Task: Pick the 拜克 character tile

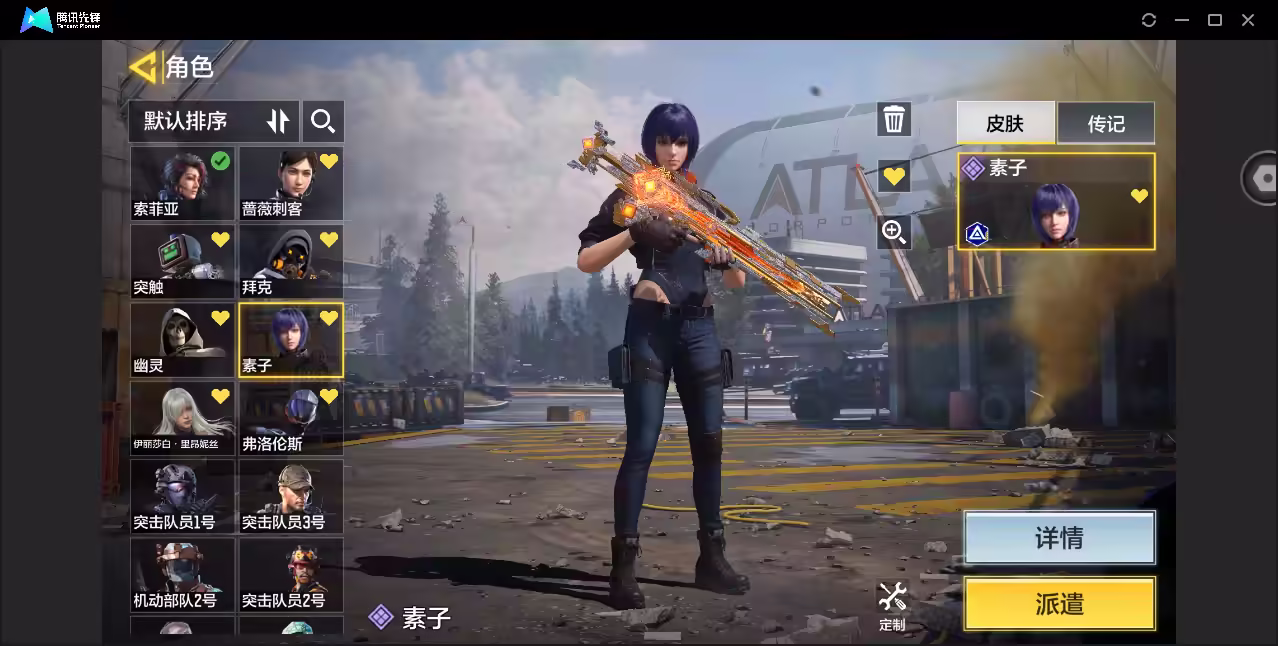Action: tap(291, 262)
